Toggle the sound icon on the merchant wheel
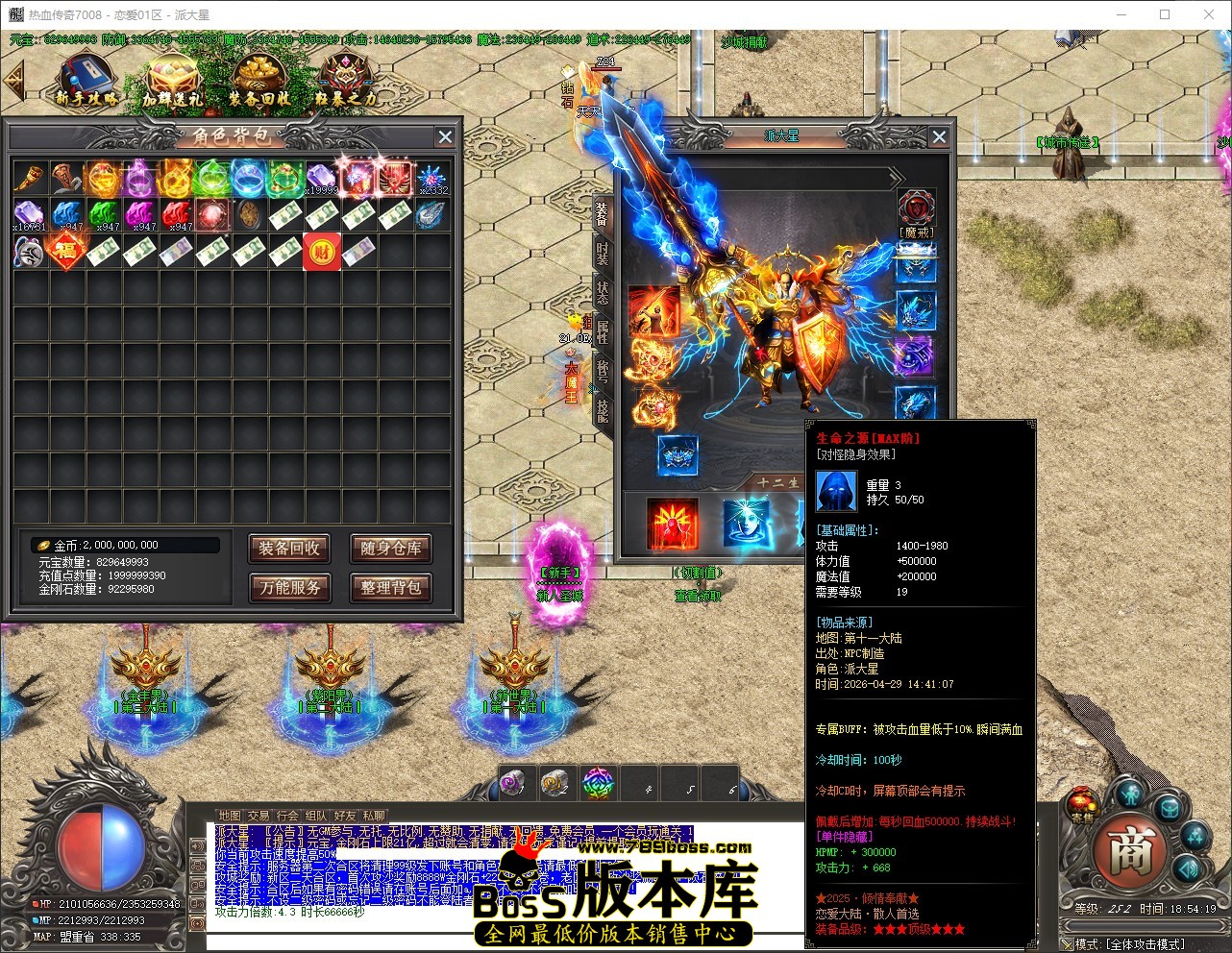1232x953 pixels. click(1190, 869)
